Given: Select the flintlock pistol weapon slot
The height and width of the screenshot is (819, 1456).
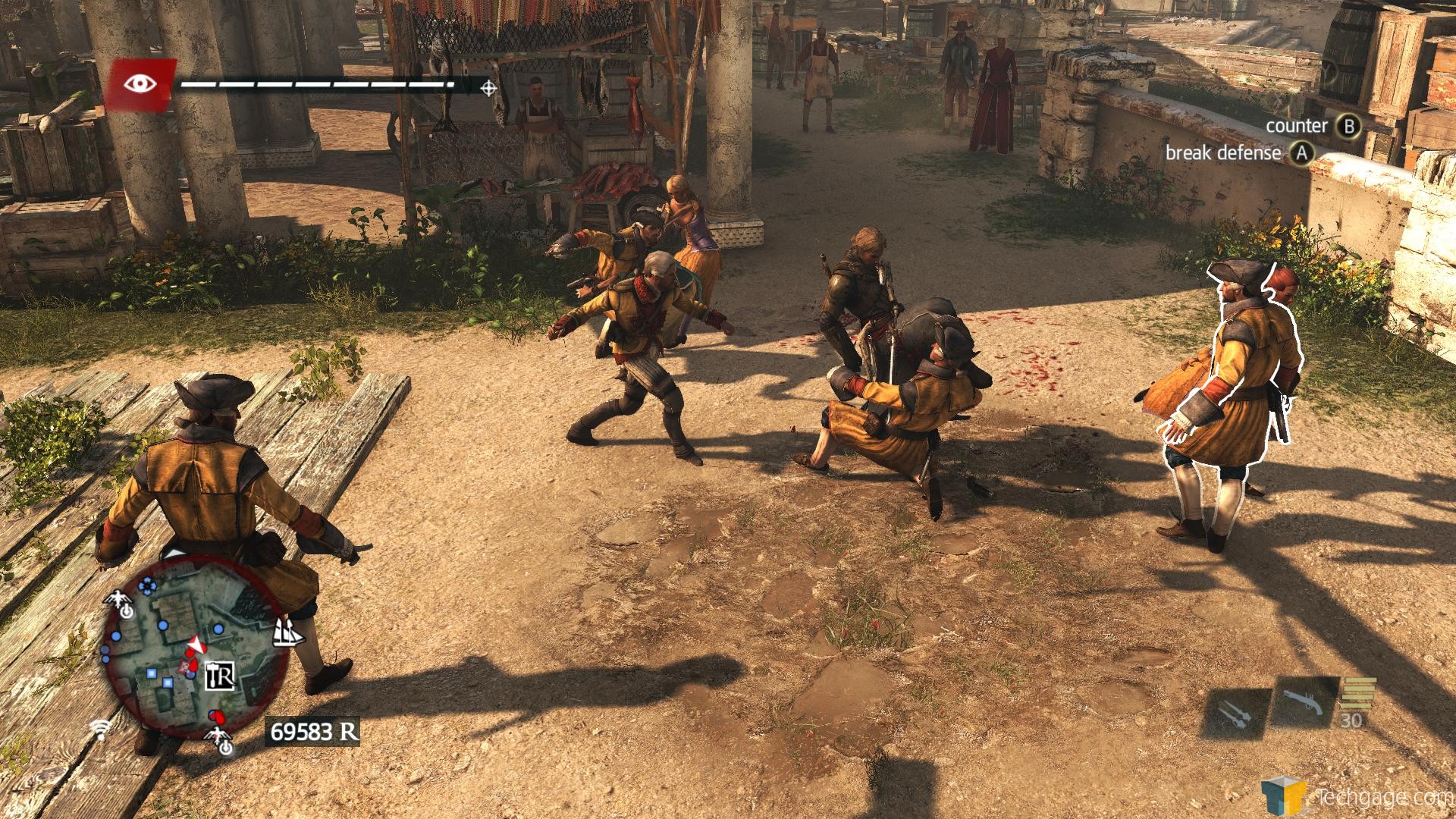Looking at the screenshot, I should coord(1304,704).
